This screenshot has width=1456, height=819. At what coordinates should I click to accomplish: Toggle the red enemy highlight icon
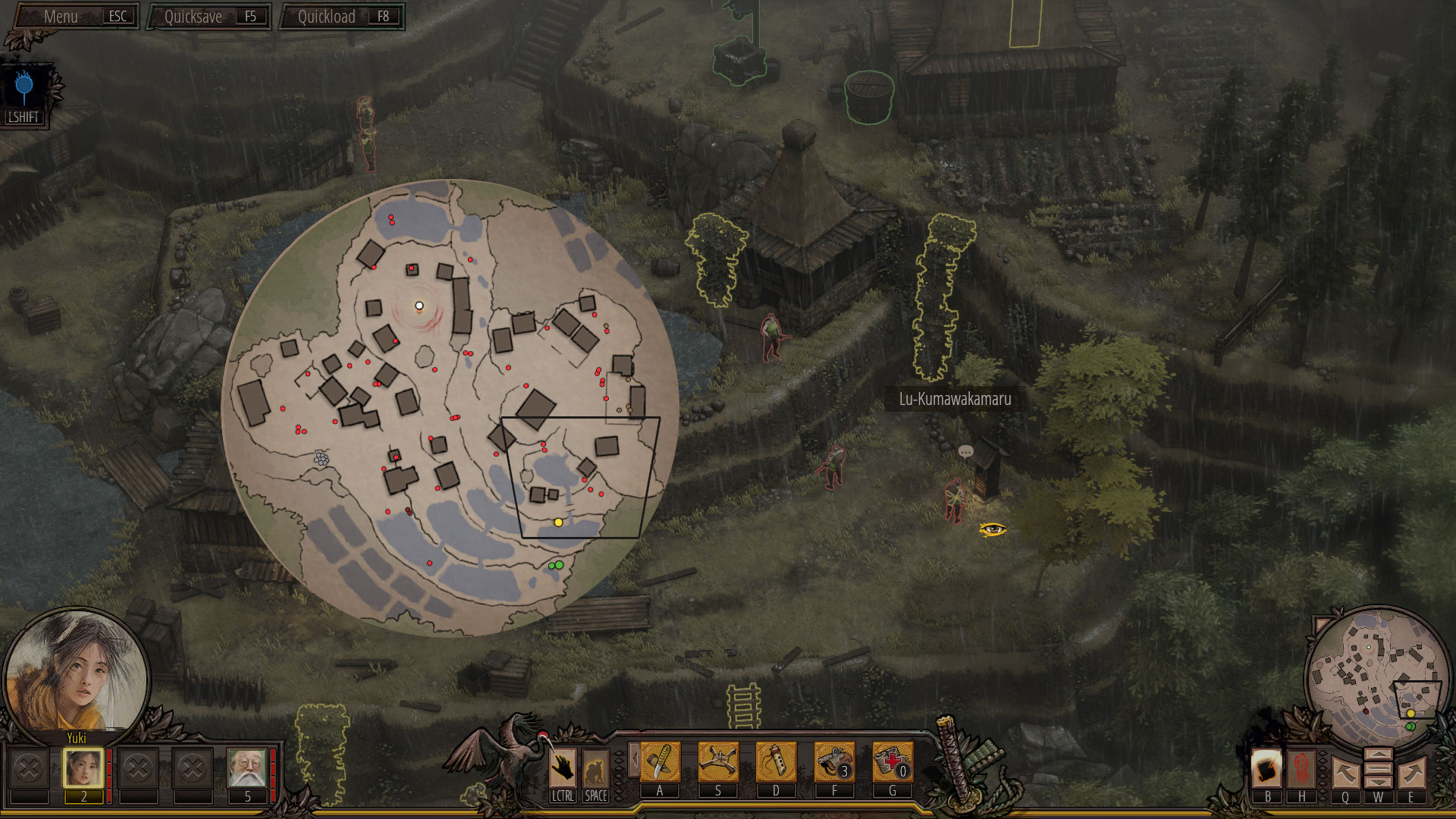[x=1302, y=767]
